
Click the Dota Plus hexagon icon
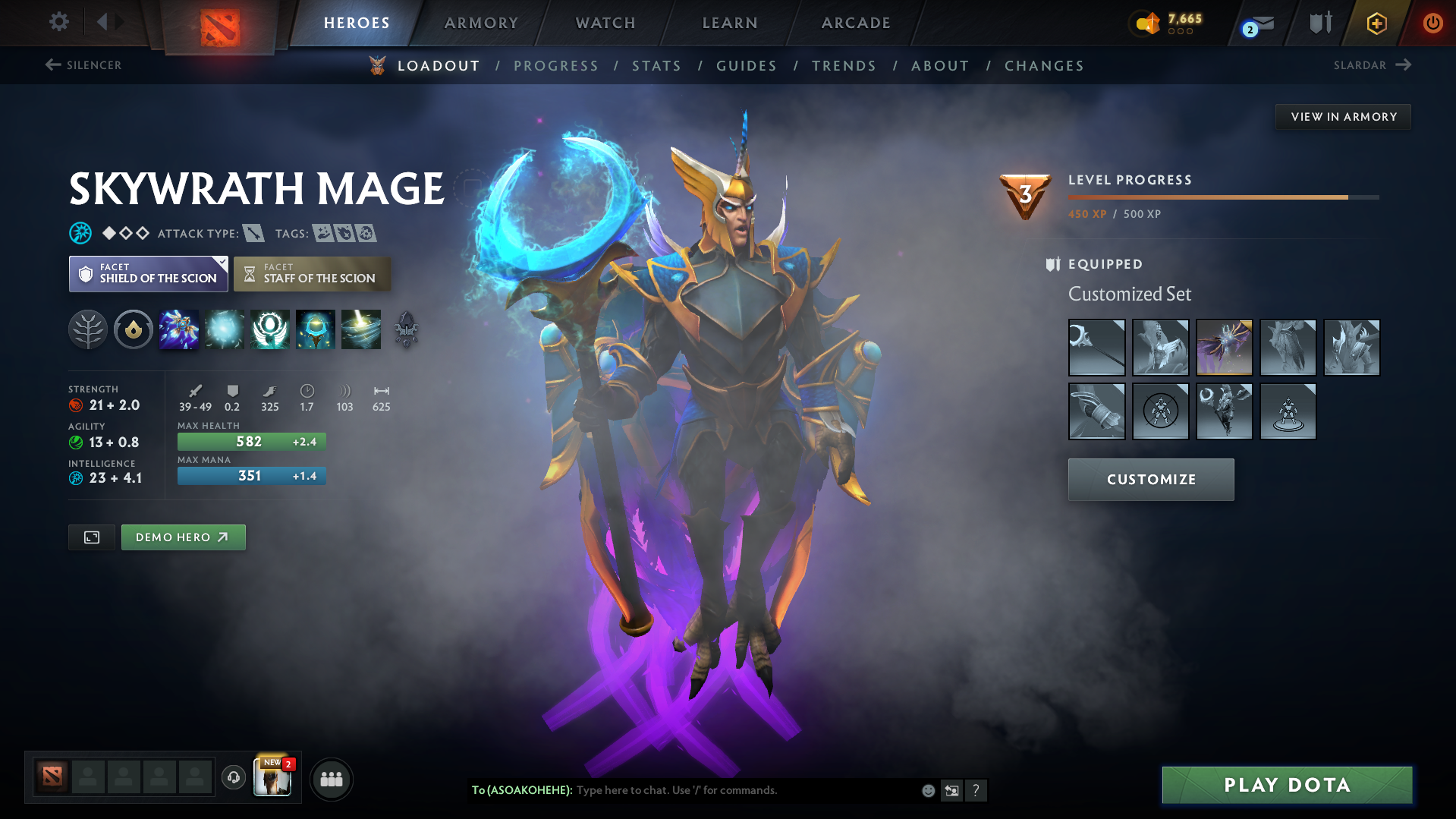[1376, 24]
